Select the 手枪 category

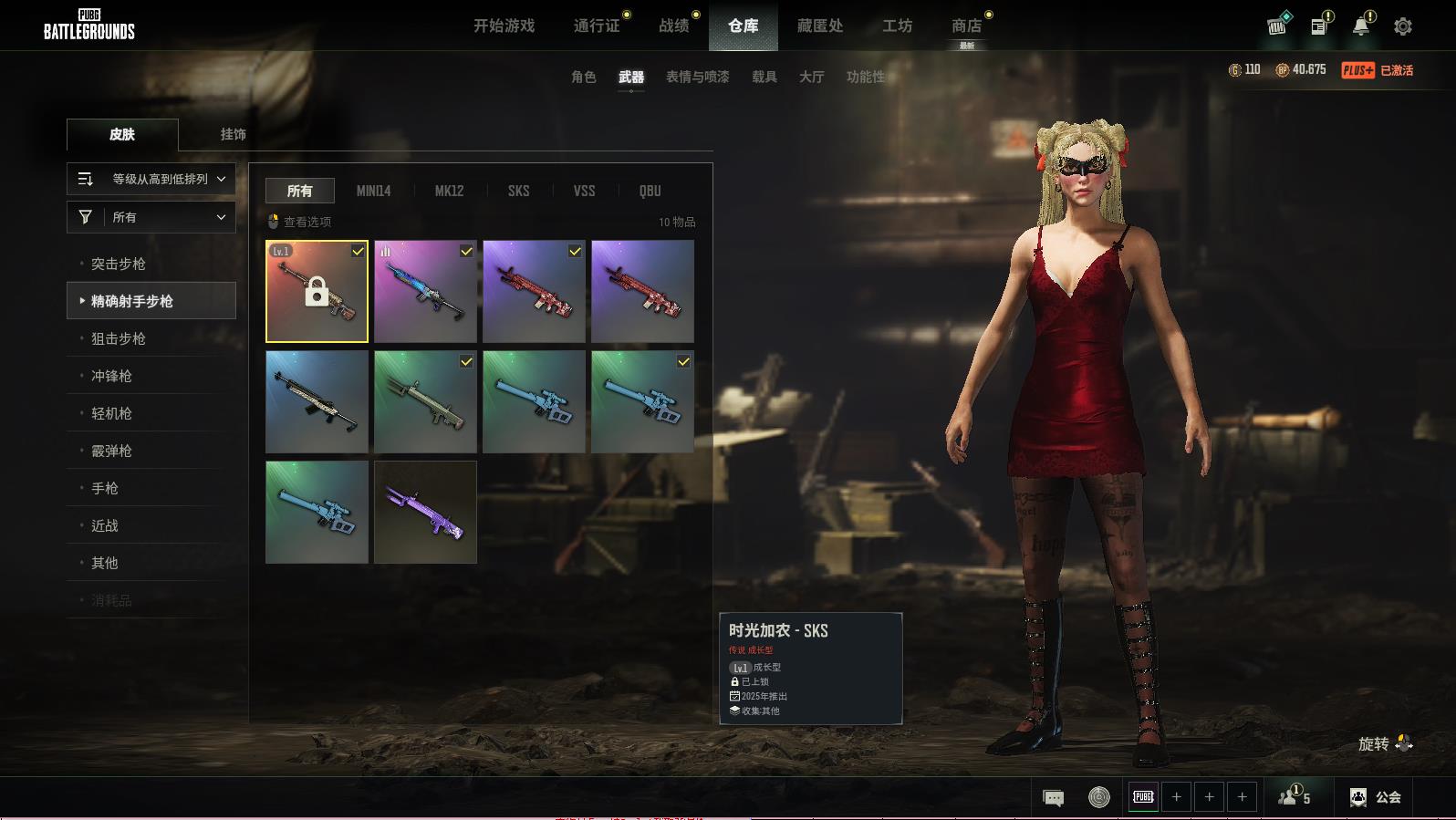click(x=105, y=488)
